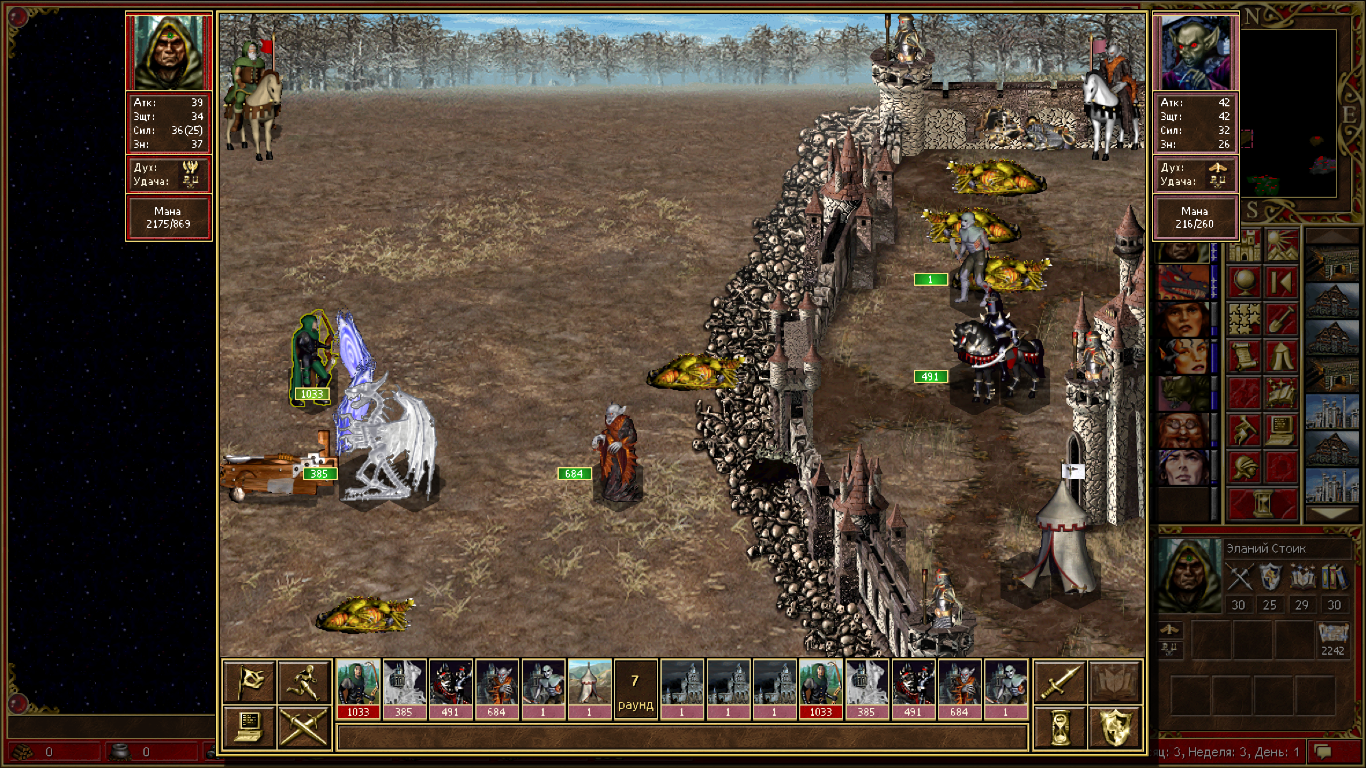Image resolution: width=1366 pixels, height=768 pixels.
Task: Open the combat log message bar
Action: (x=682, y=738)
